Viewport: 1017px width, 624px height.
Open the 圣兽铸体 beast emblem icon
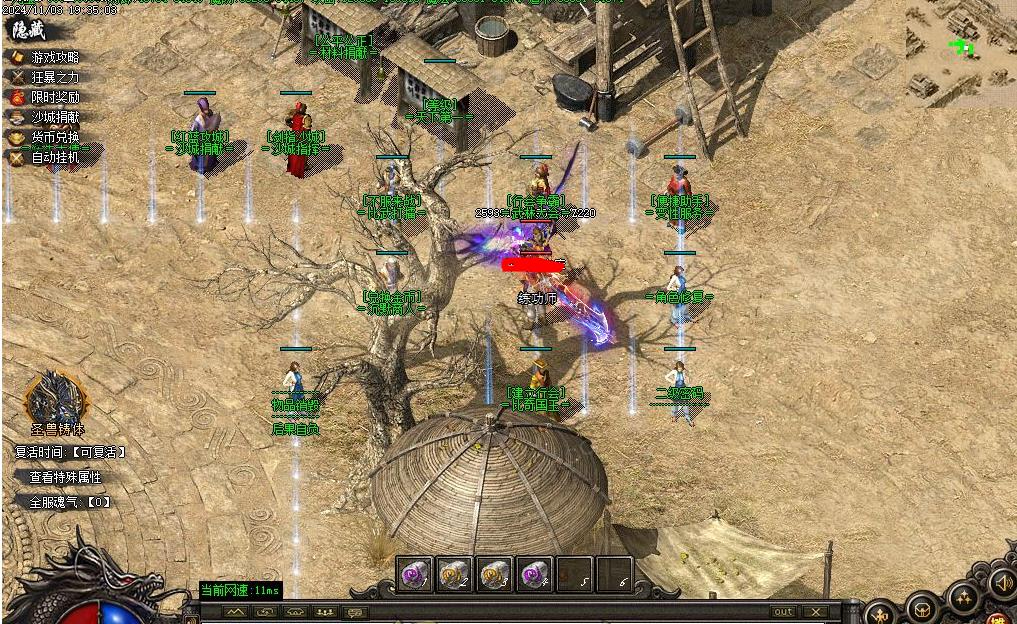point(56,398)
